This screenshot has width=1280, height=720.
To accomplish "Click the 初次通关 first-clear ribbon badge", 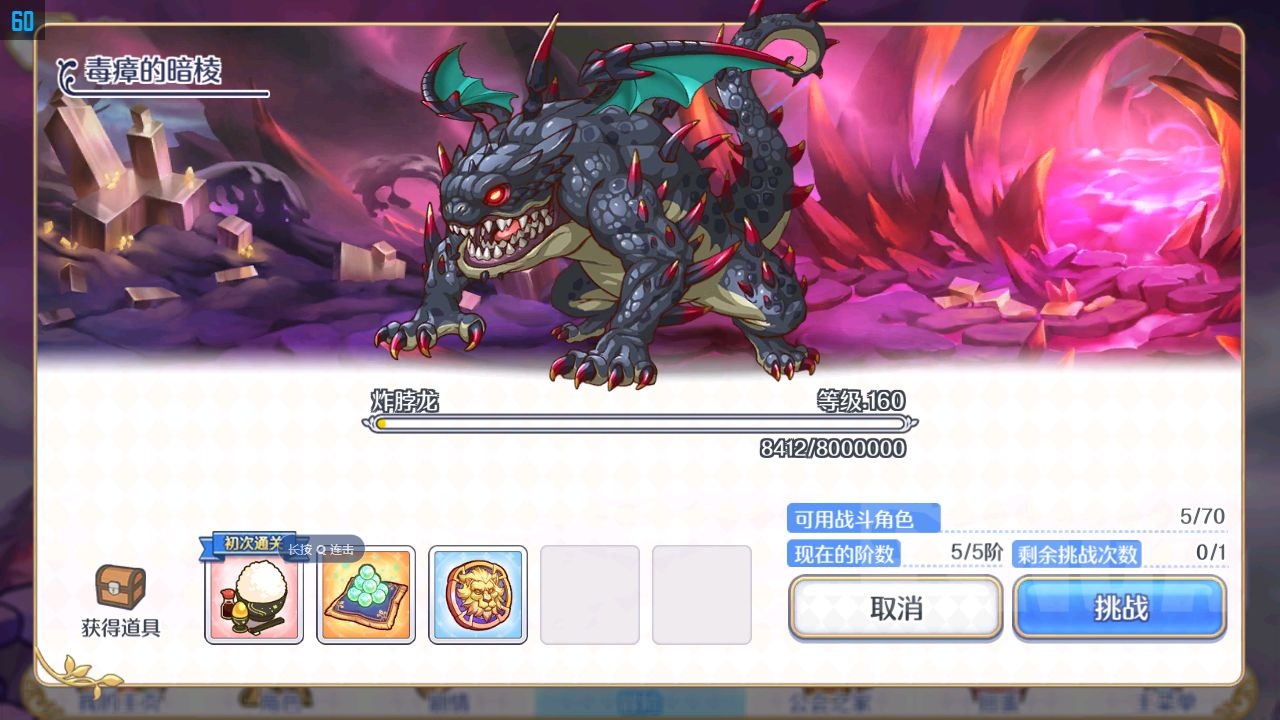I will tap(253, 547).
